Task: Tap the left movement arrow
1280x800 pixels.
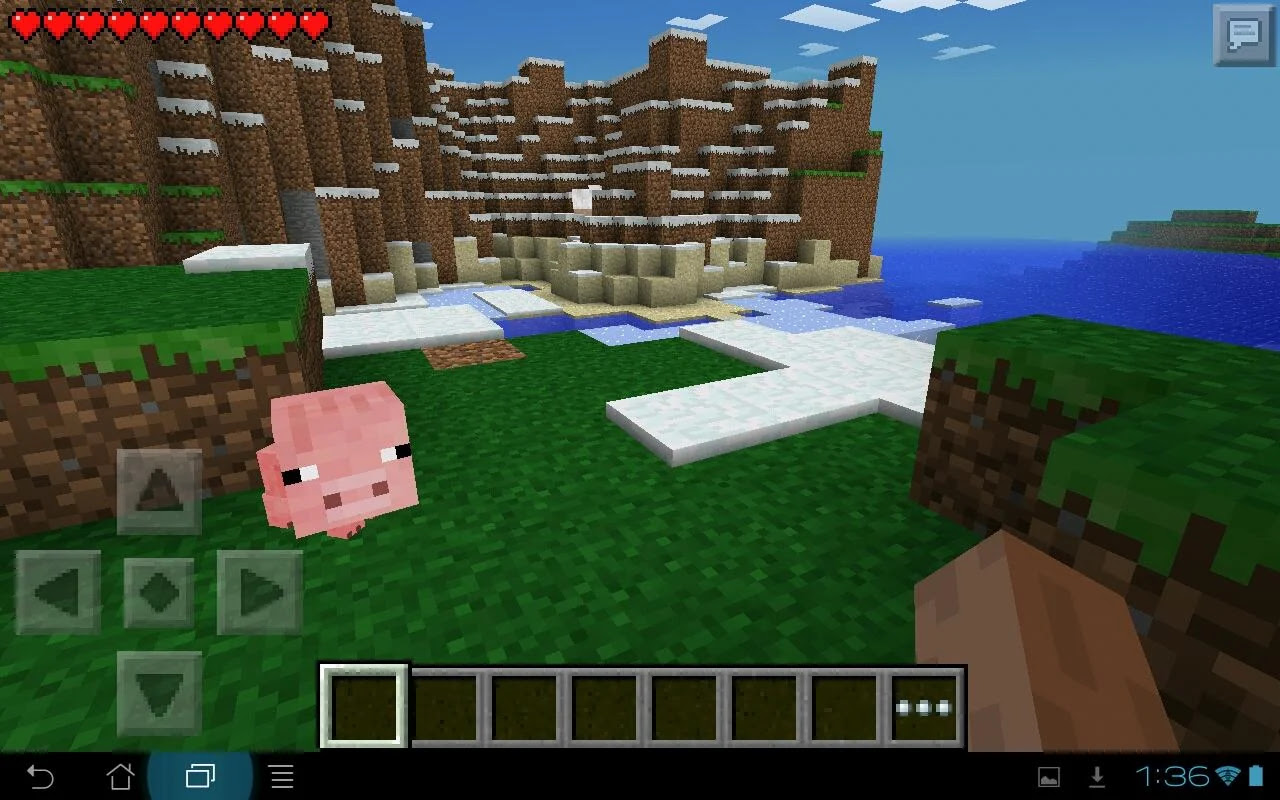Action: [x=57, y=590]
